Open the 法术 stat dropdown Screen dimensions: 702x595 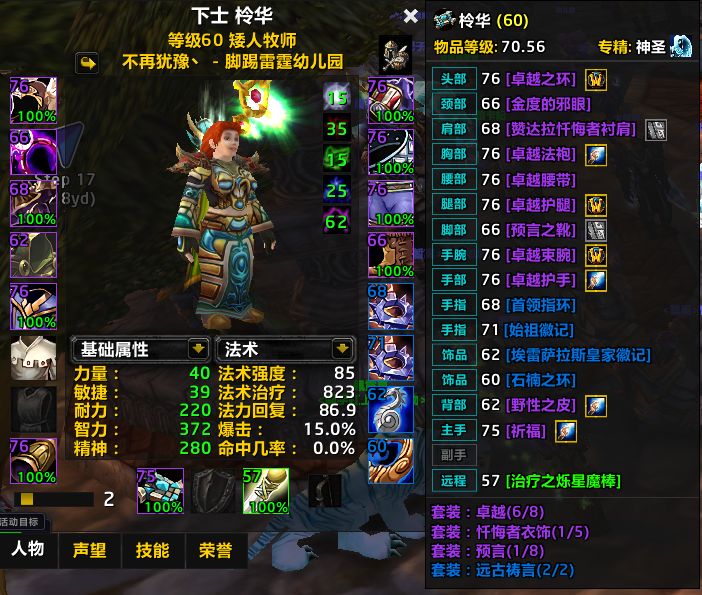tap(343, 349)
